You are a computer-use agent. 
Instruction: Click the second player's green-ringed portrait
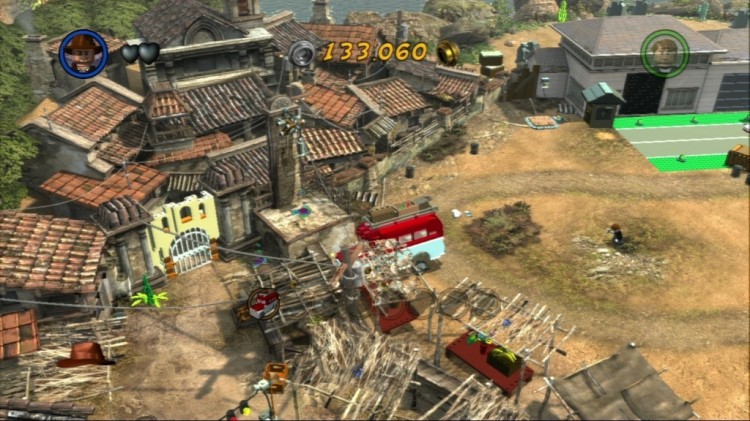(664, 53)
